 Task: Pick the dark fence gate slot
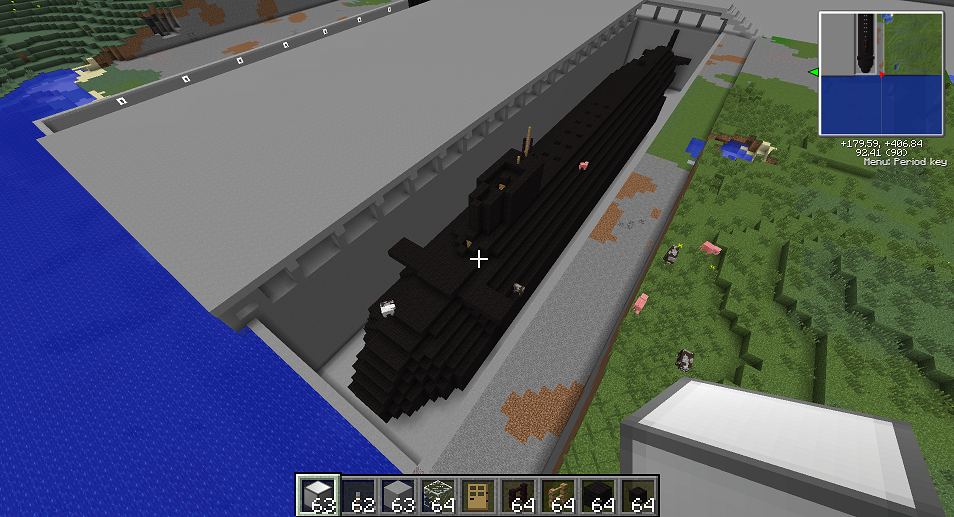pyautogui.click(x=517, y=495)
